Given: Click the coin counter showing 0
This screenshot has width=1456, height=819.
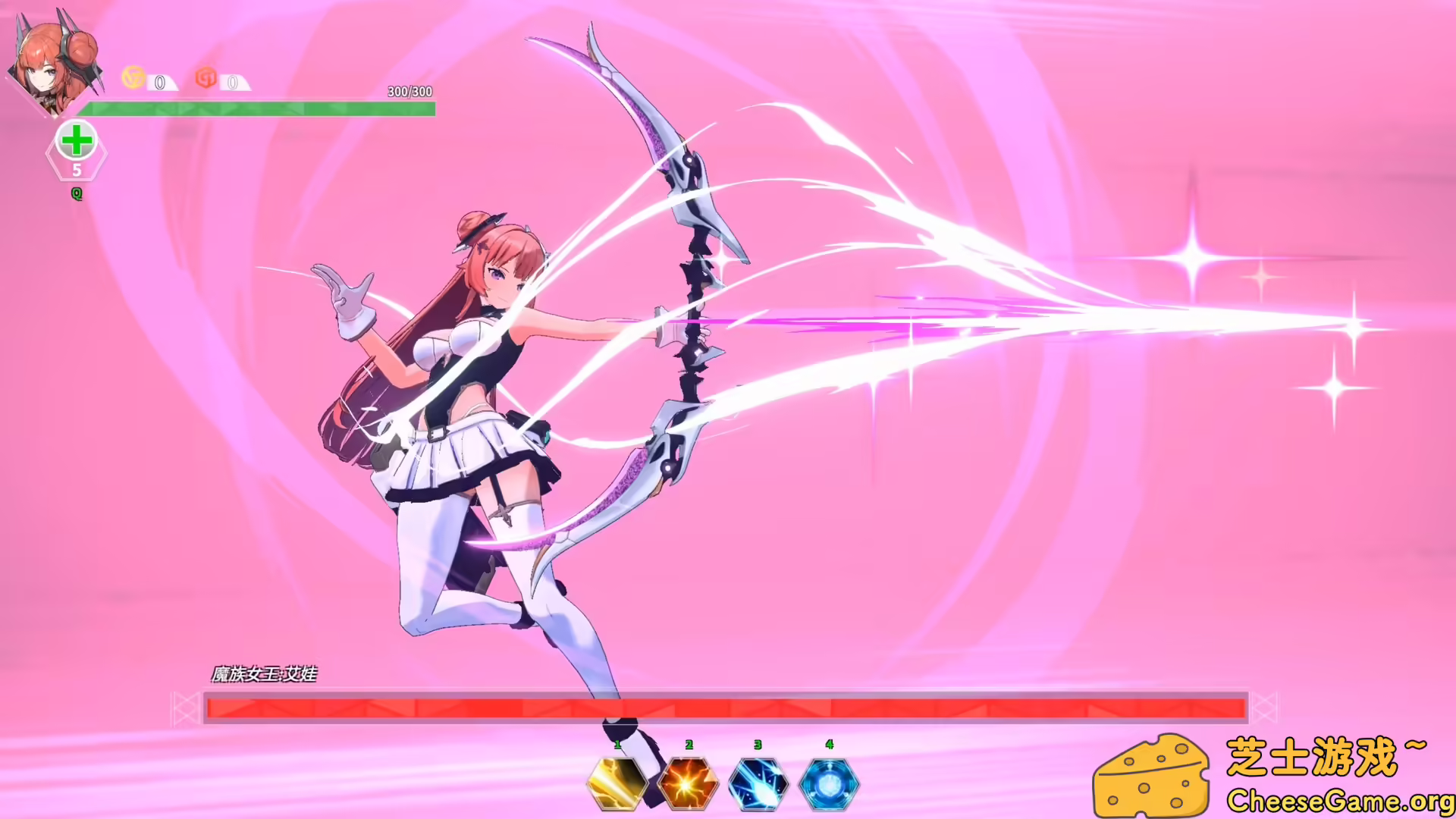Looking at the screenshot, I should 159,83.
